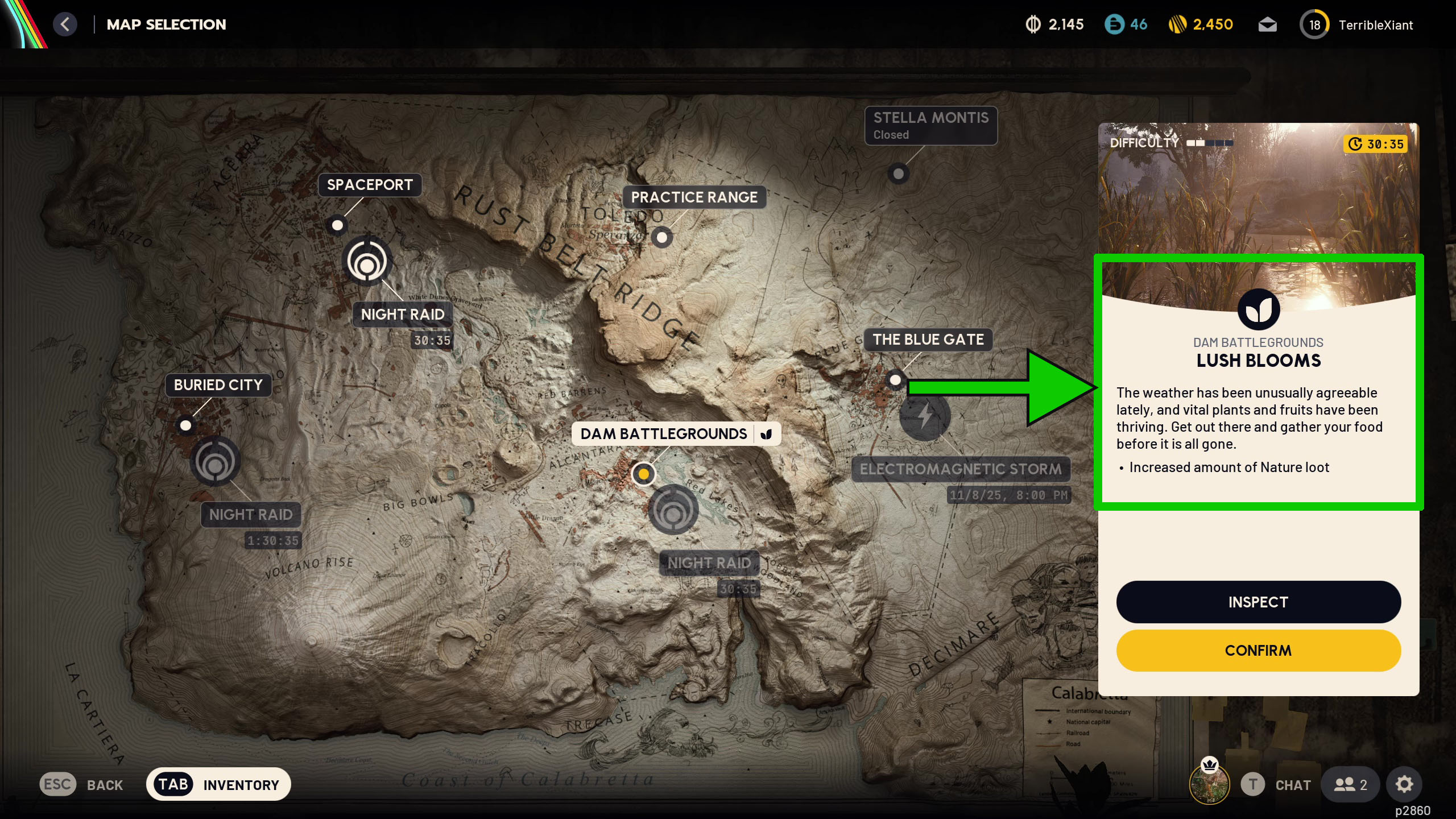Image resolution: width=1456 pixels, height=819 pixels.
Task: Choose the Dam Battlegrounds map label
Action: 663,434
